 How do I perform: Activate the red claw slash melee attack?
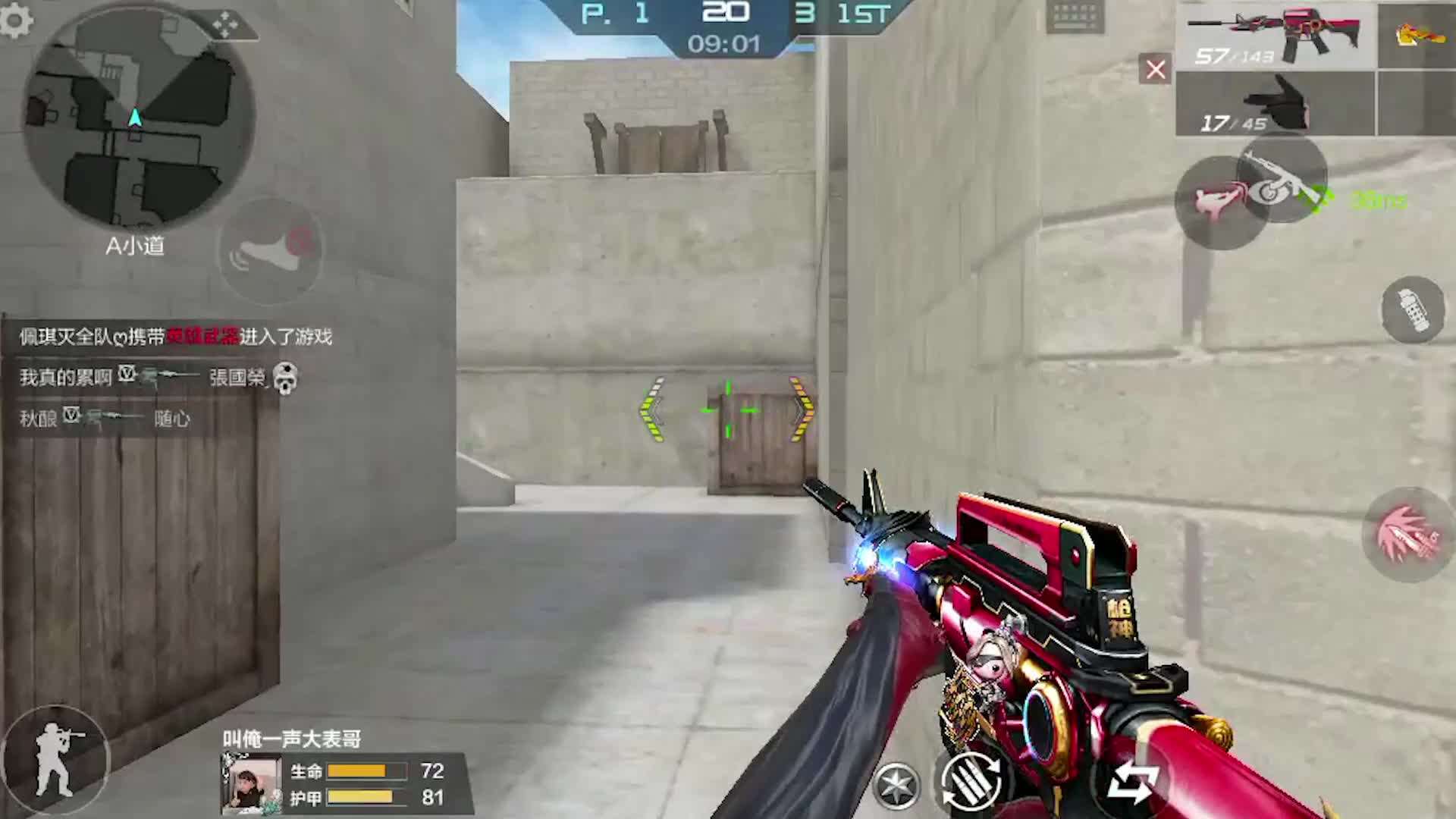[x=1408, y=535]
